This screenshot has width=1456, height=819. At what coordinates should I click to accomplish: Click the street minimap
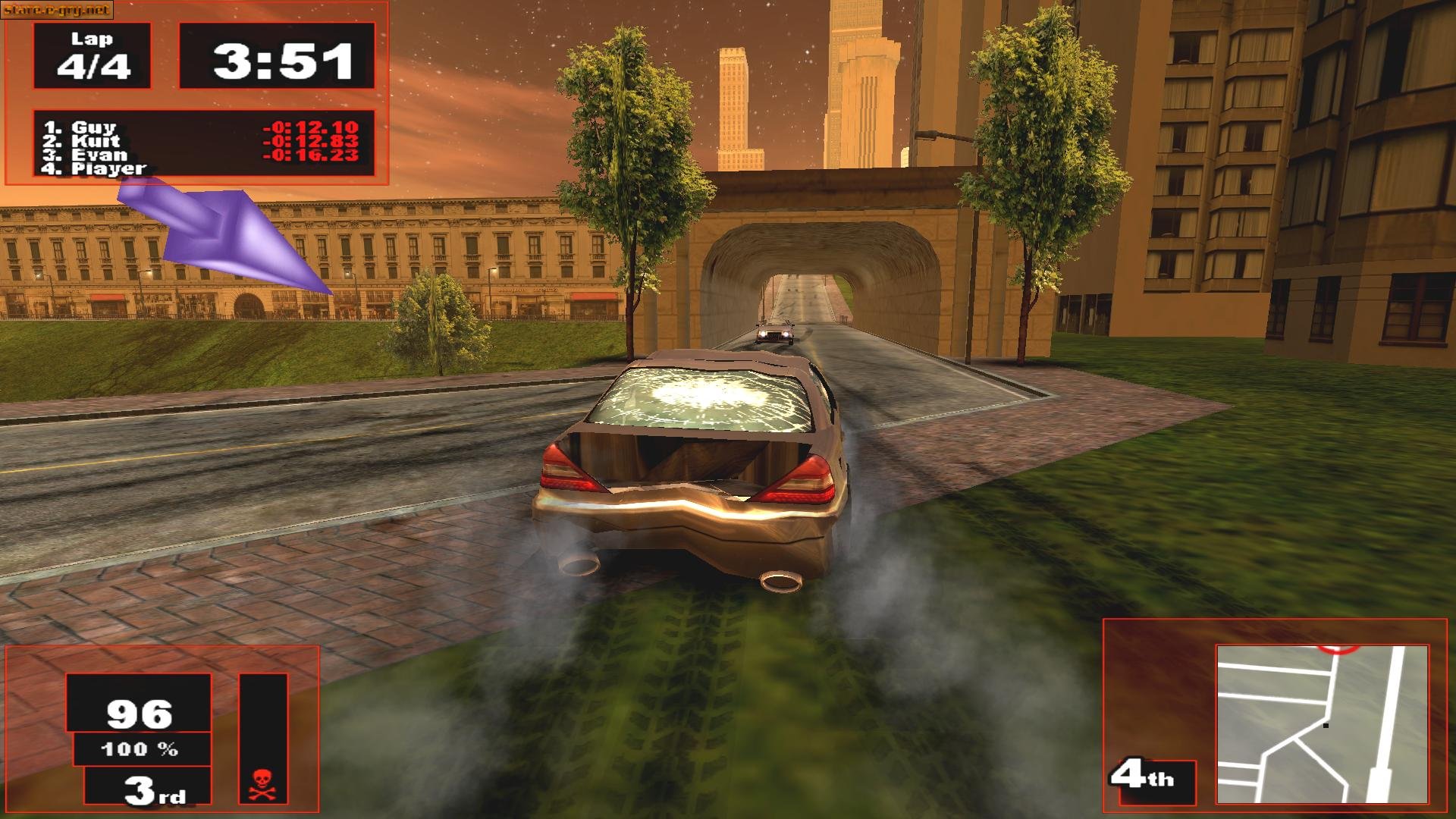[1322, 723]
